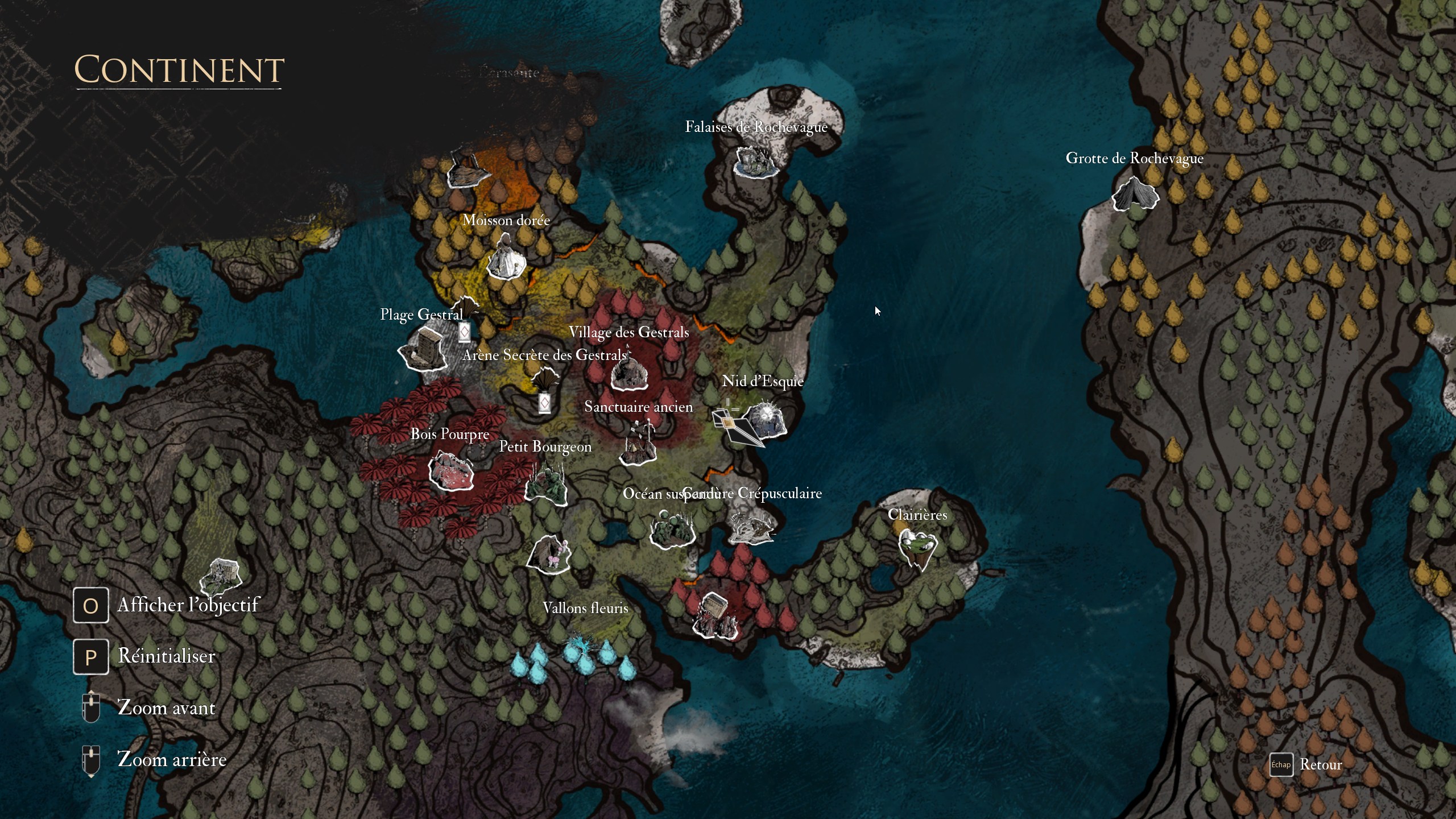
Task: Select the Grotte de Rochevague location
Action: point(1135,195)
